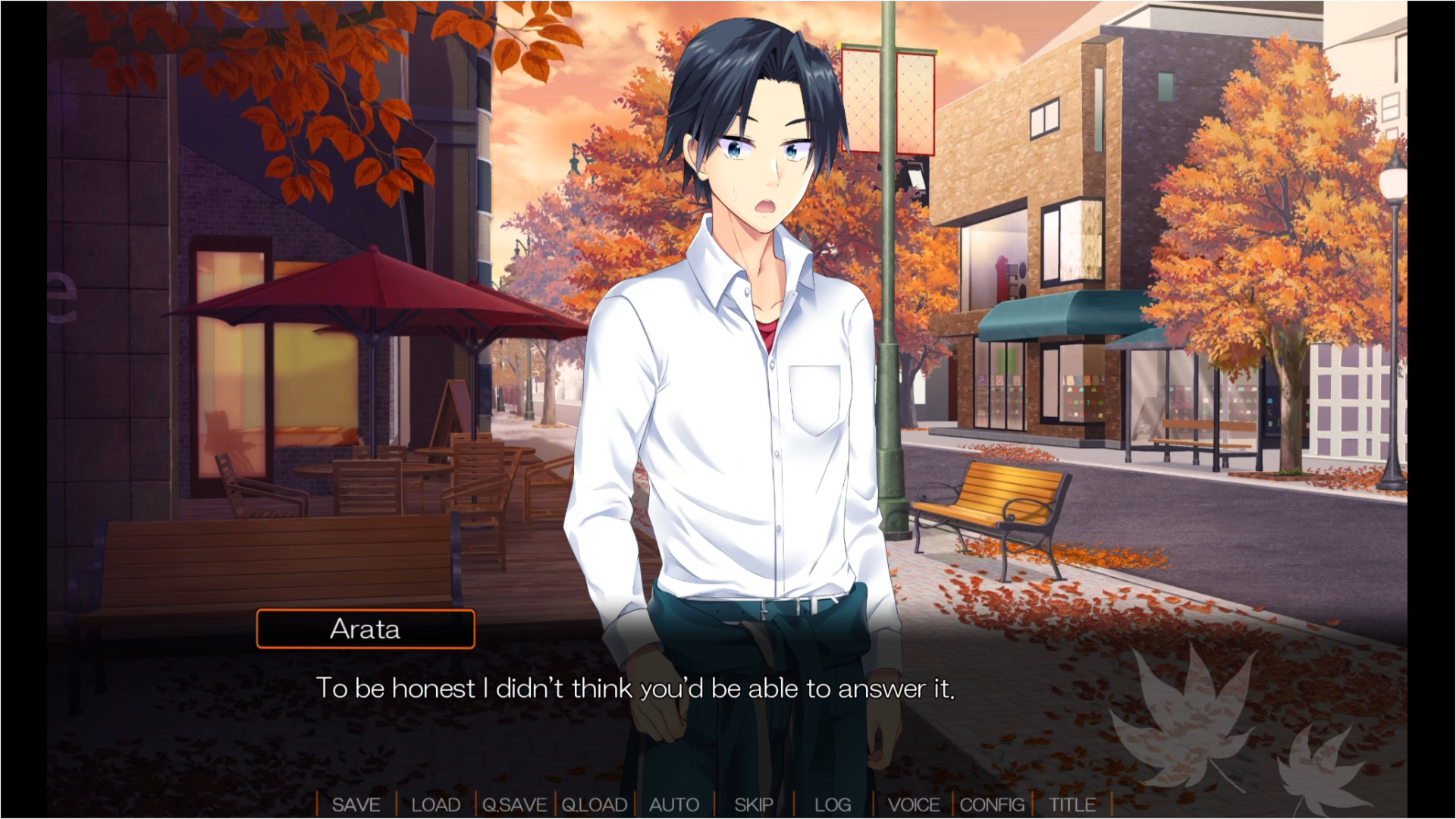The image size is (1456, 819).
Task: Click the orange divider beside TITLE
Action: tap(1110, 805)
